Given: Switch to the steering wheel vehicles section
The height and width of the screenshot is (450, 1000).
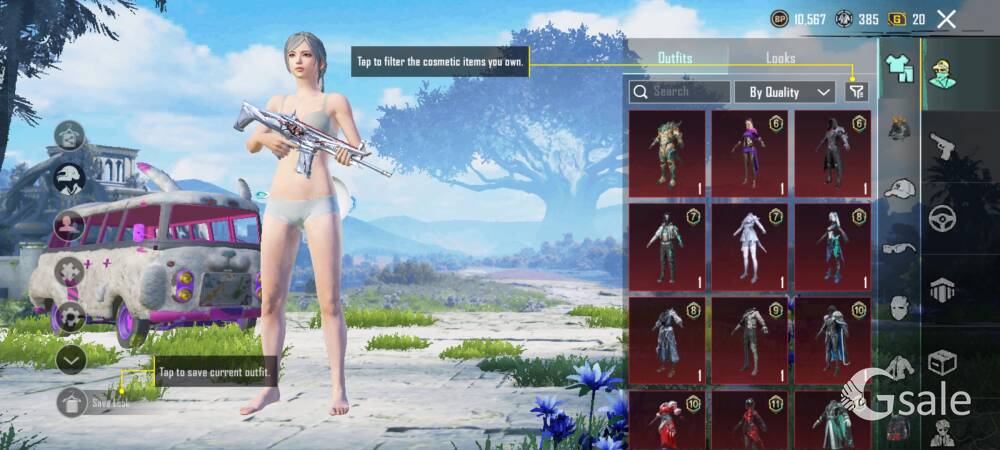Looking at the screenshot, I should point(943,218).
